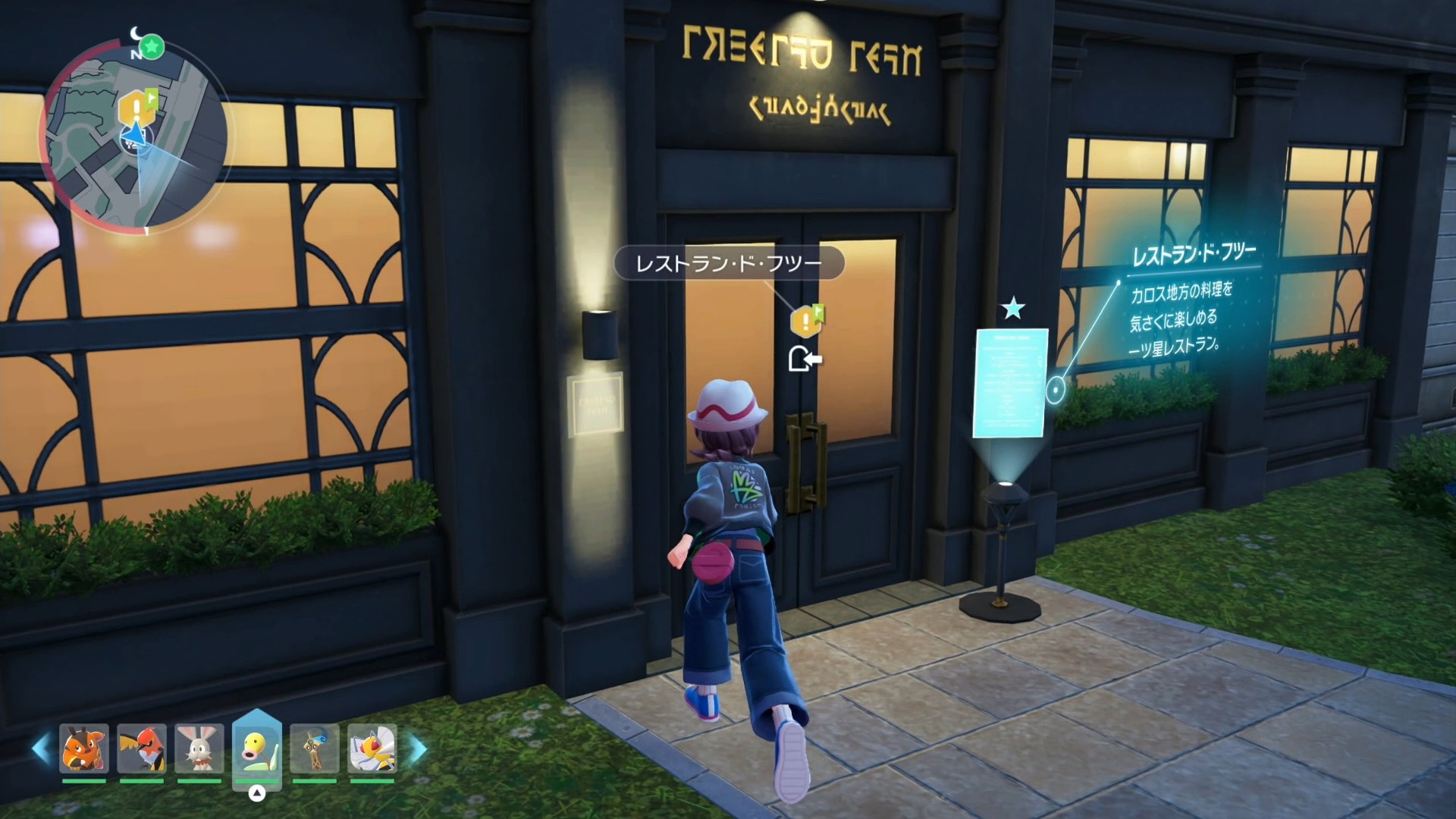Choose Fletchinder from the party bar
The image size is (1456, 819).
pos(142,748)
